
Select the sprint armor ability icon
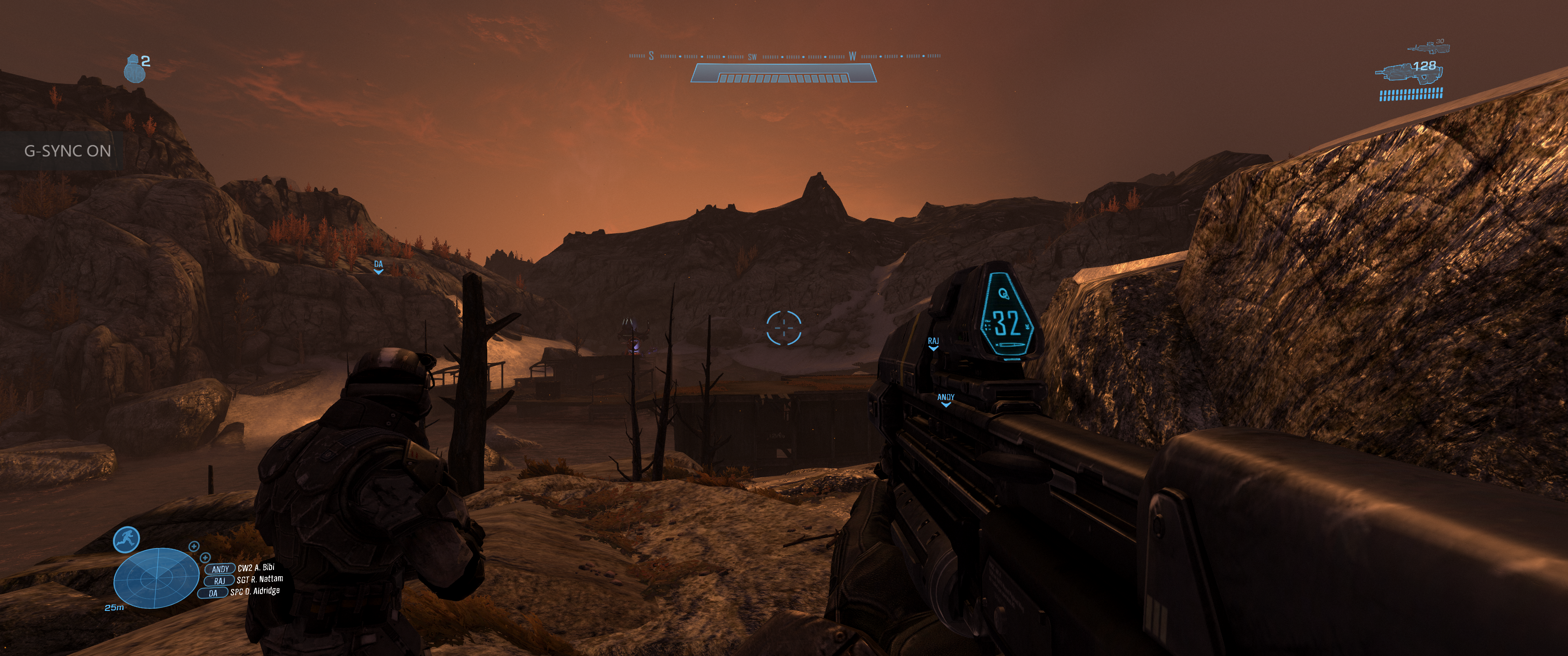[x=127, y=540]
